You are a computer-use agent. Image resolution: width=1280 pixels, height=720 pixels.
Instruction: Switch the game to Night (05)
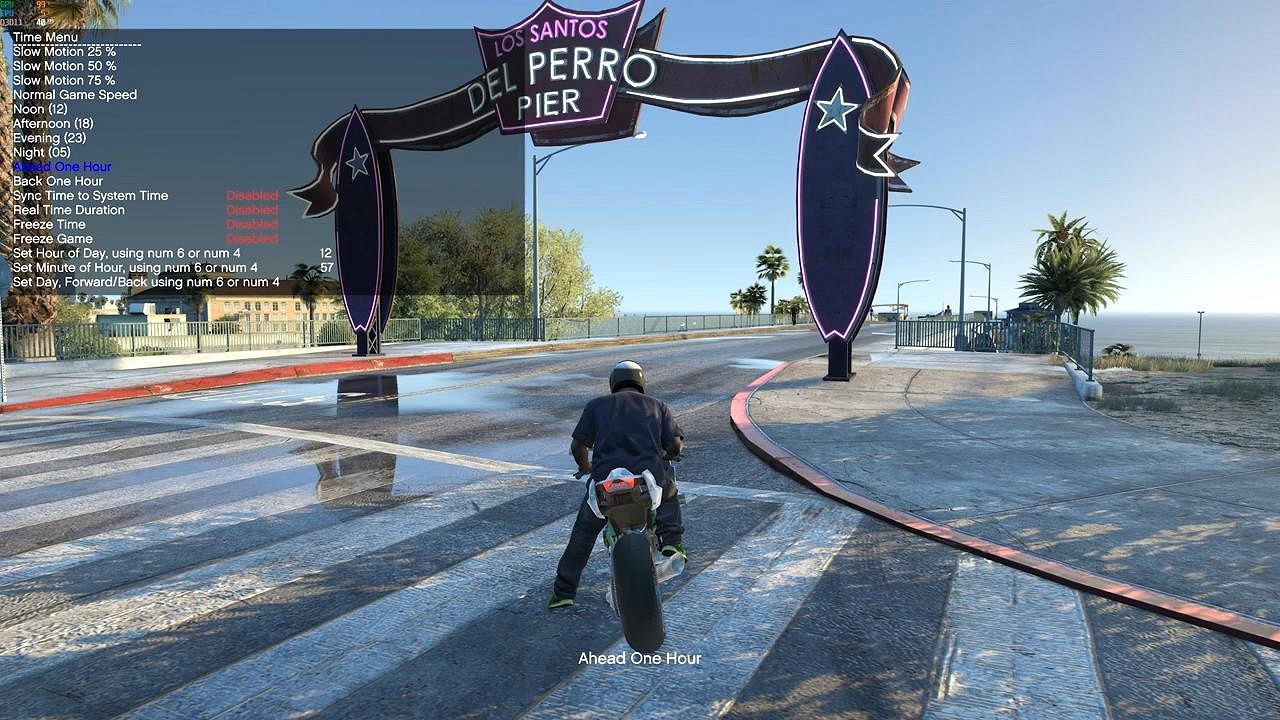(x=42, y=152)
